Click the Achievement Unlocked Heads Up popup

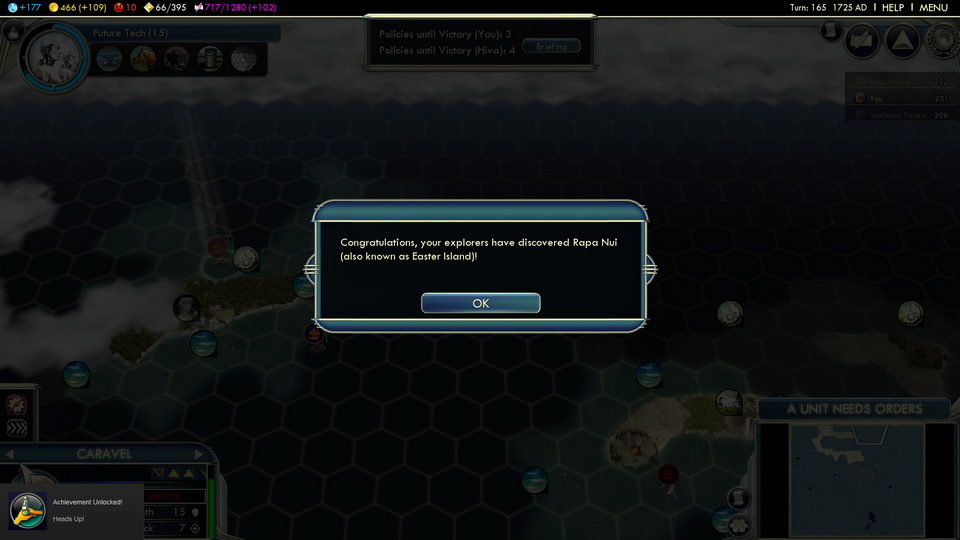click(x=70, y=510)
